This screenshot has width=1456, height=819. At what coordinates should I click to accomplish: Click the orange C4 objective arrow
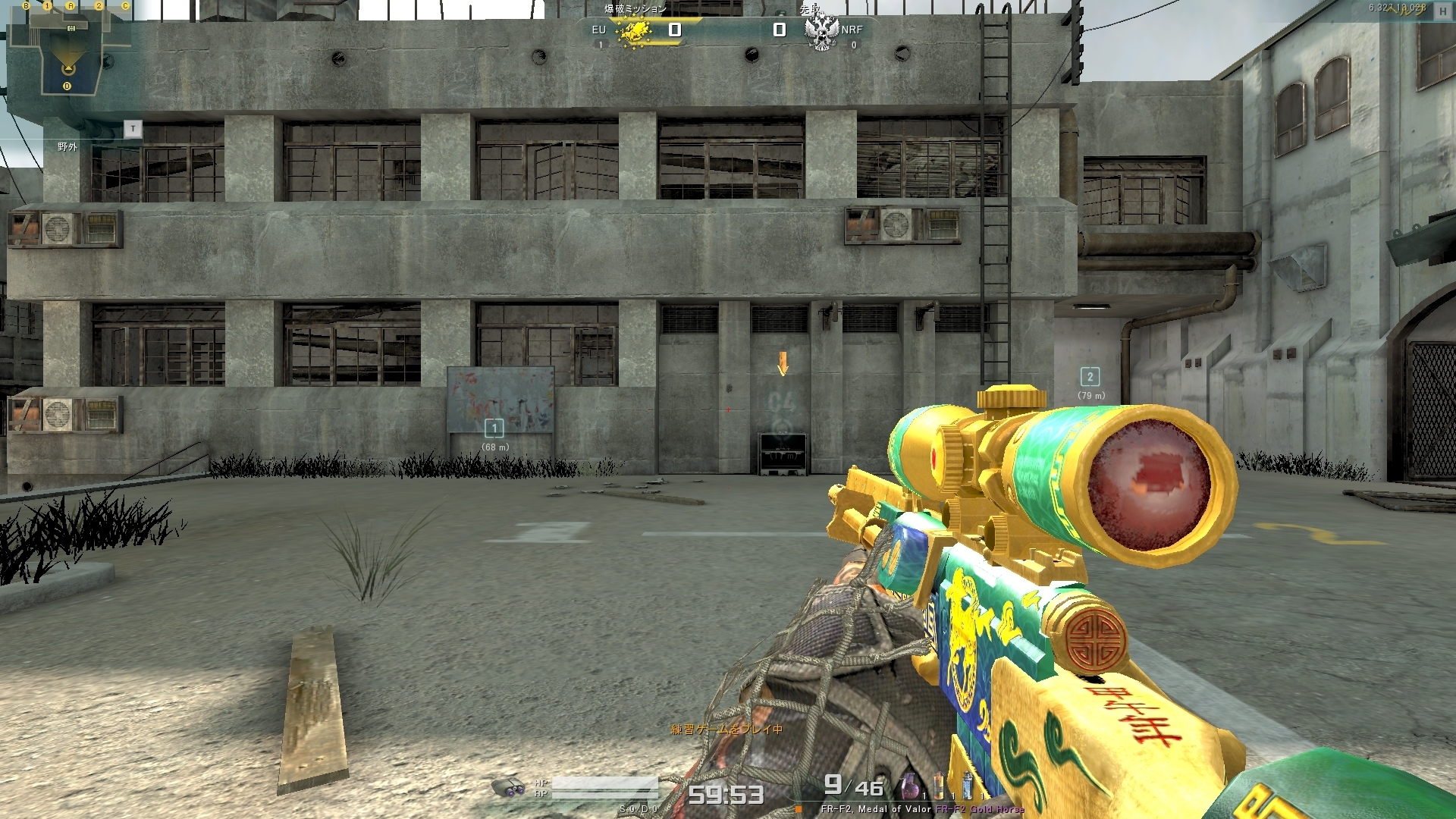coord(783,363)
